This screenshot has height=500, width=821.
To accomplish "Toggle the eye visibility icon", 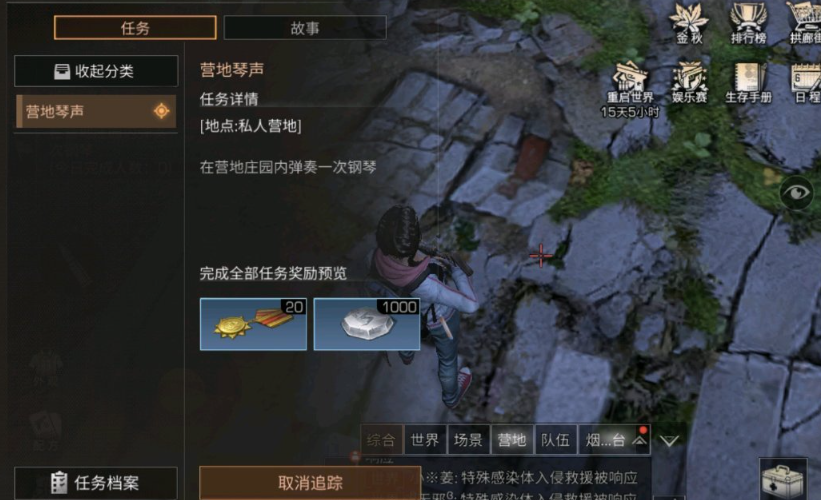I will [797, 192].
